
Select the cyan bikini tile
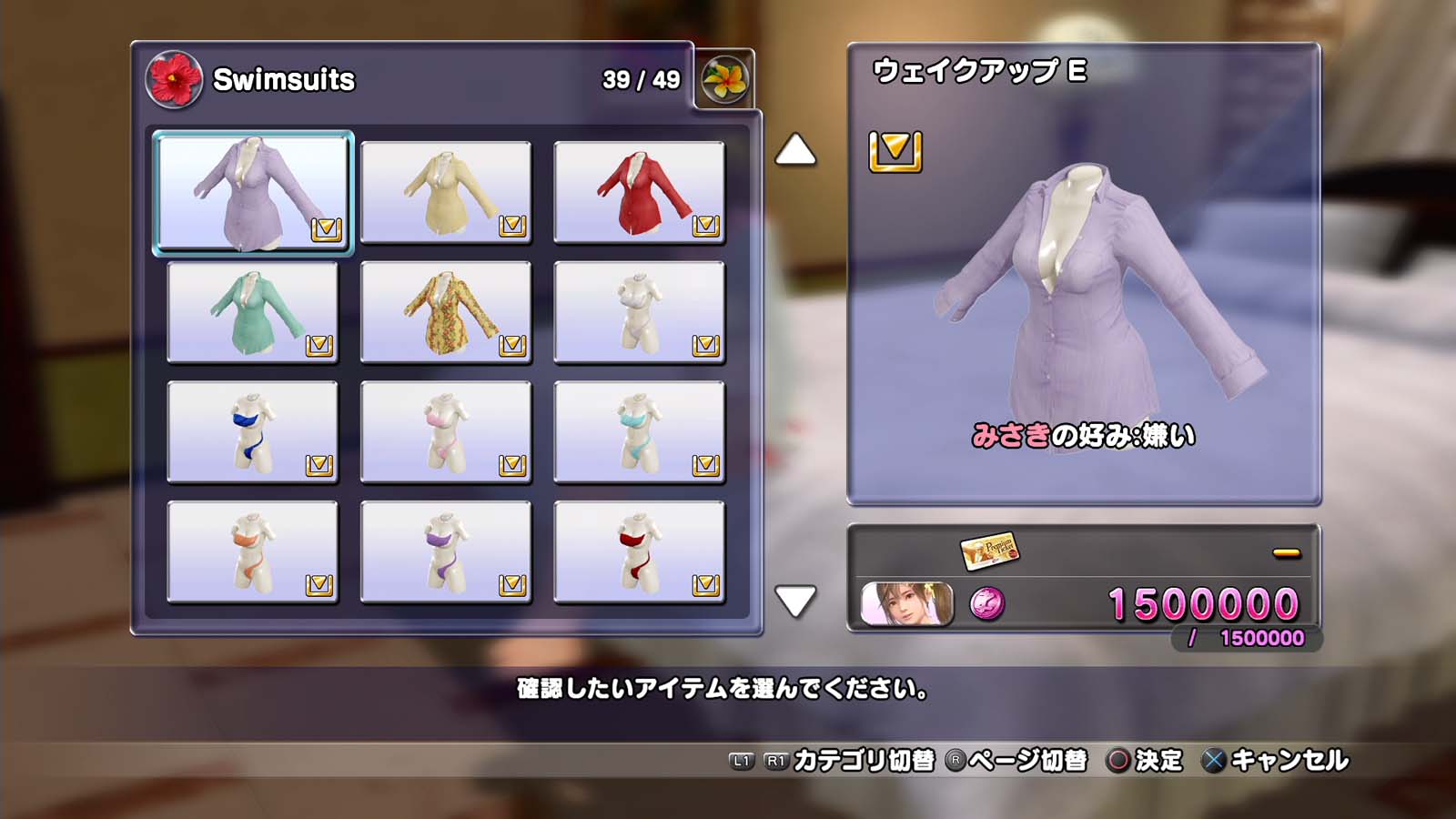(639, 432)
